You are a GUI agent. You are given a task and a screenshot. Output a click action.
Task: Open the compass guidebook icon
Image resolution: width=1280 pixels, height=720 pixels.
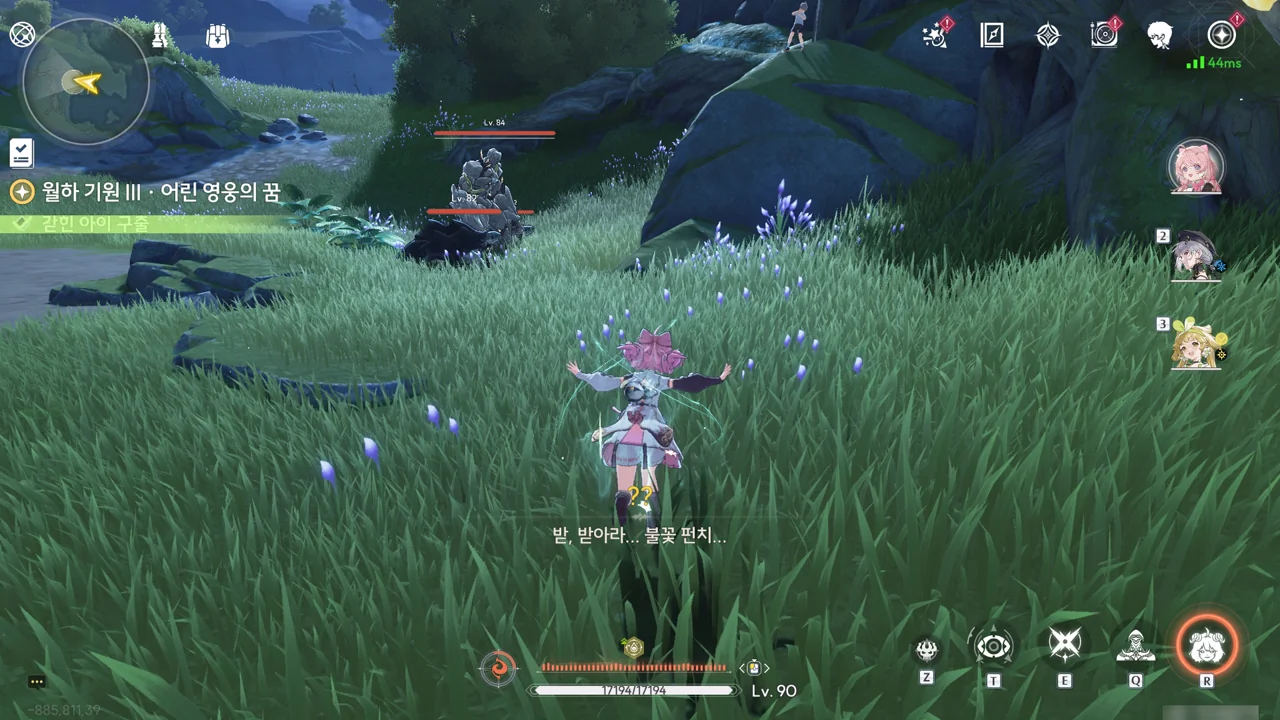[x=991, y=36]
